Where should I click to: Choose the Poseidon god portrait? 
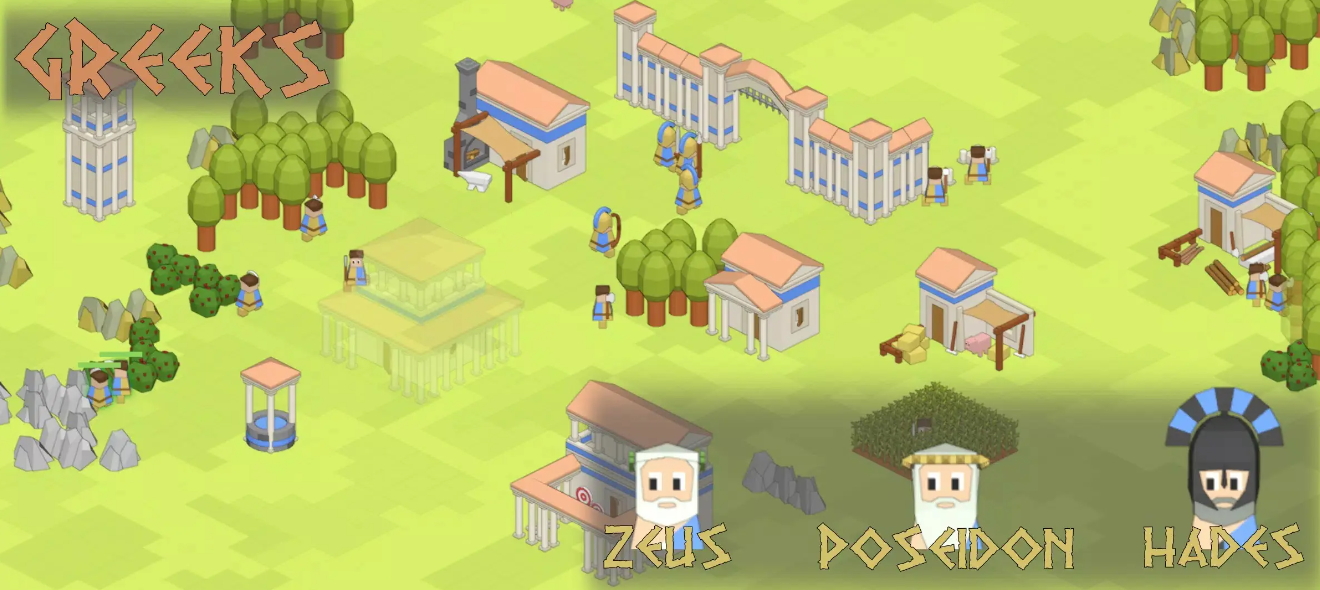[944, 490]
